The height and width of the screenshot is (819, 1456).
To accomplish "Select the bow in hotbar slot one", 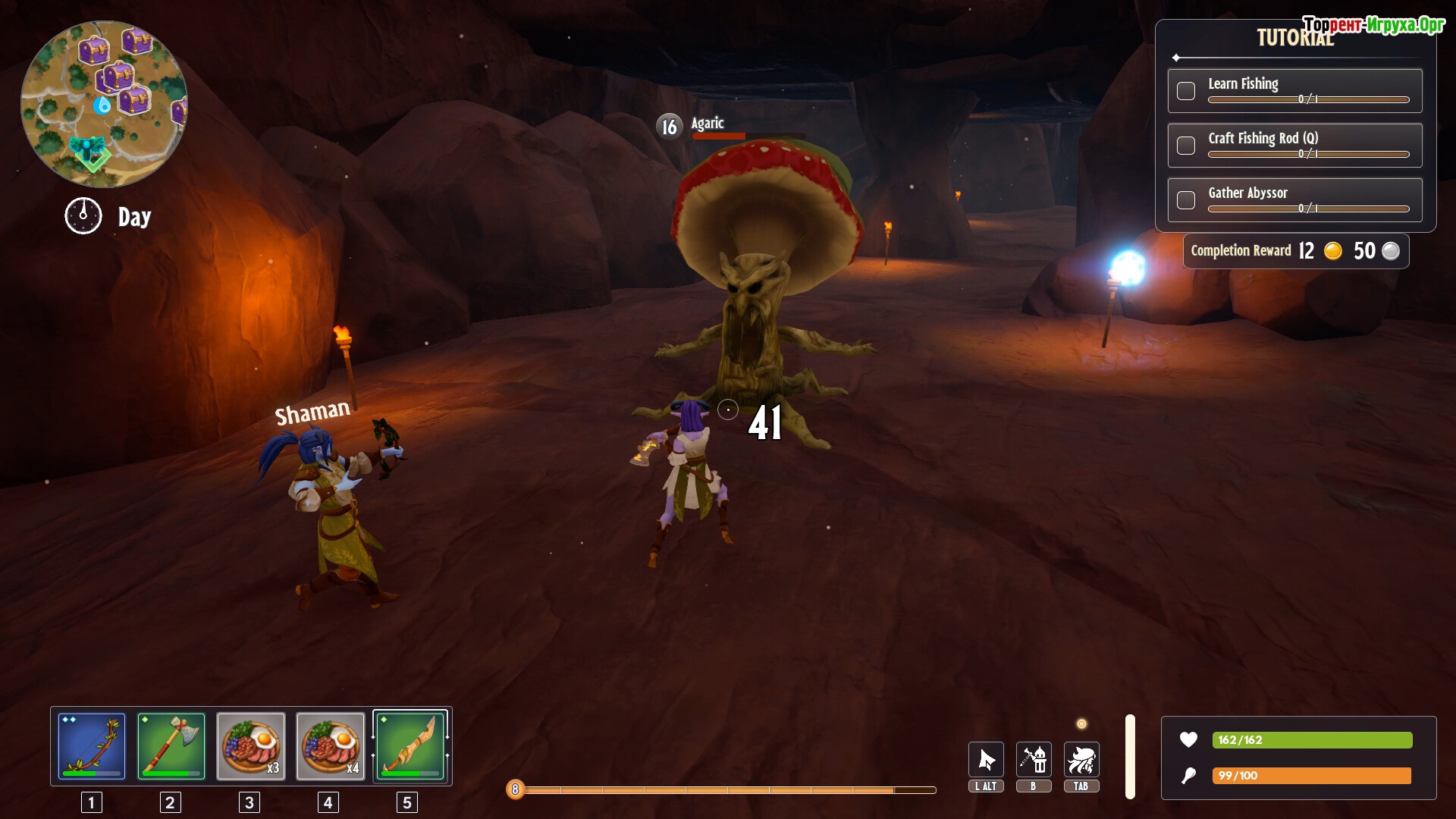I will 92,746.
